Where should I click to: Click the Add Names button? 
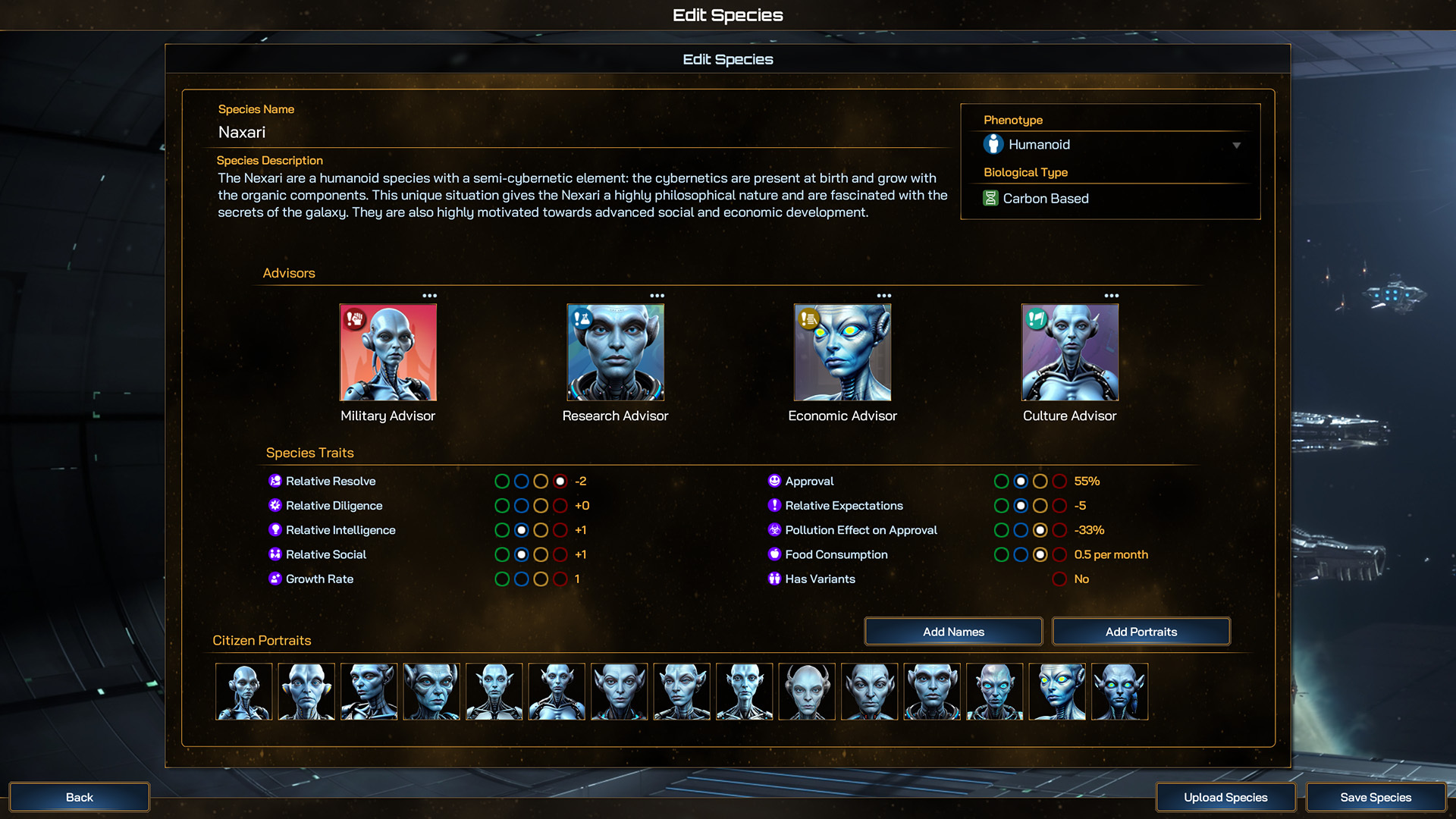(952, 631)
